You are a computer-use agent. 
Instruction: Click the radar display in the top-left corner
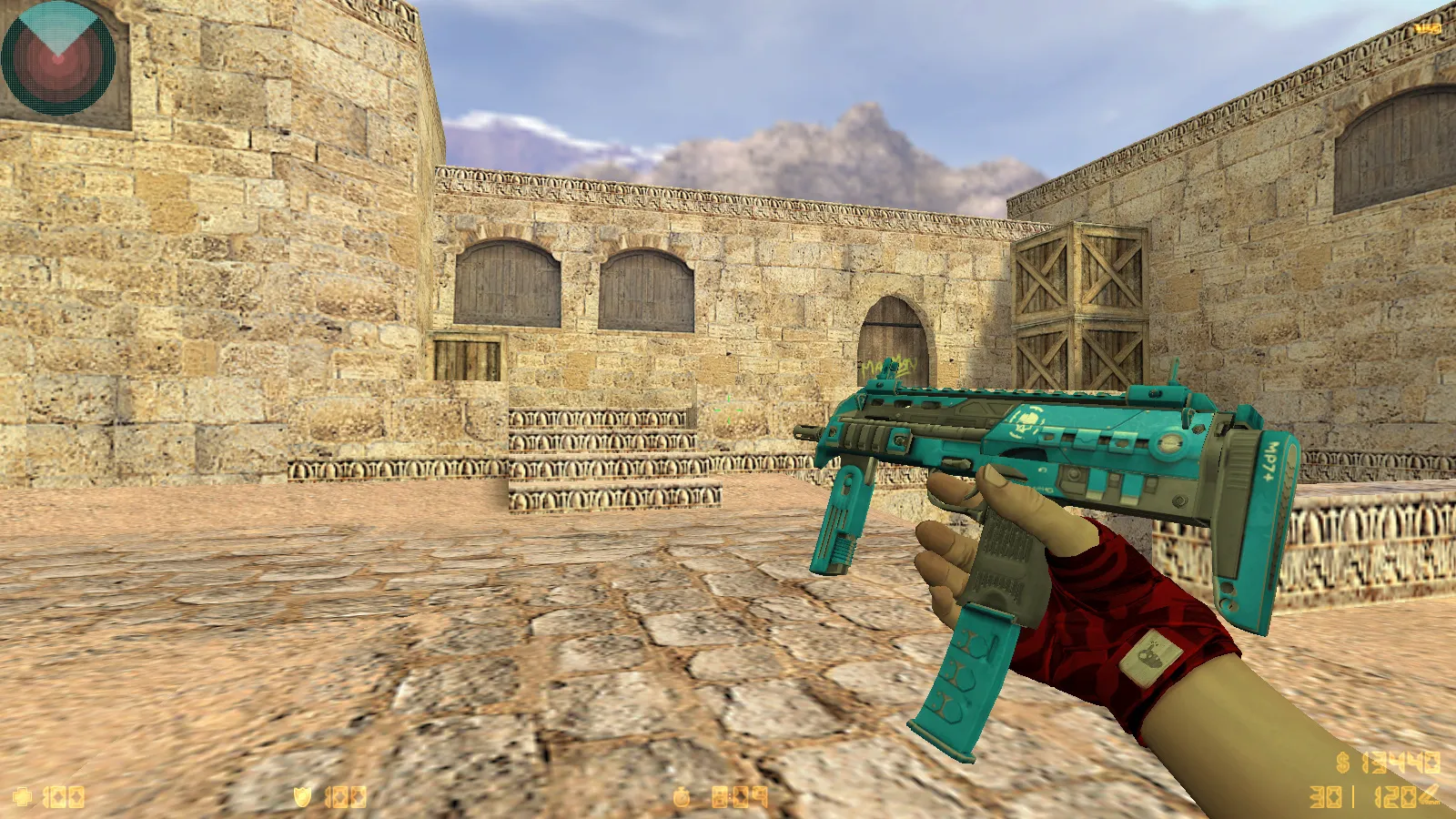[57, 59]
